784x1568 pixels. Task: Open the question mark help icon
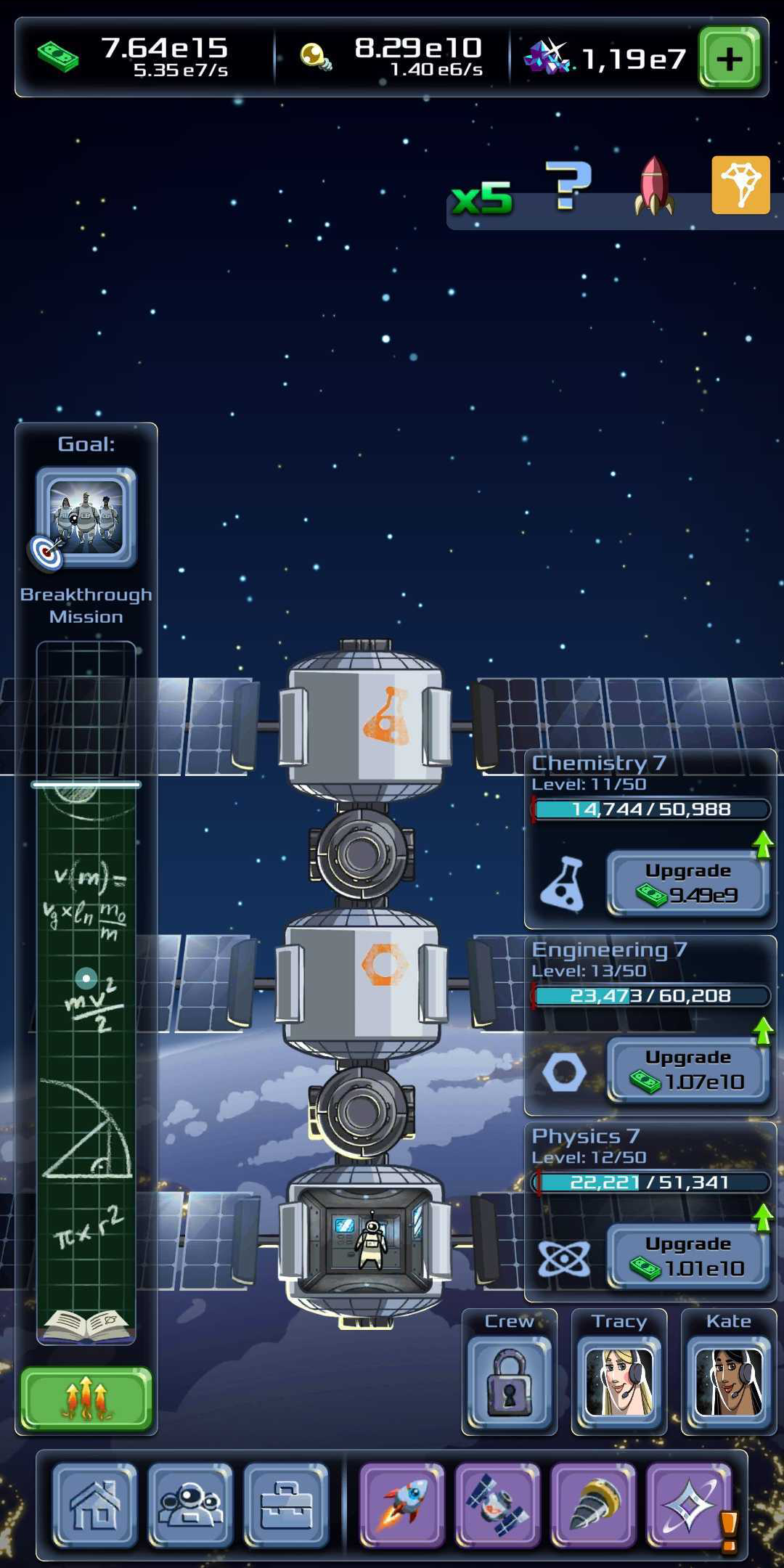tap(568, 186)
